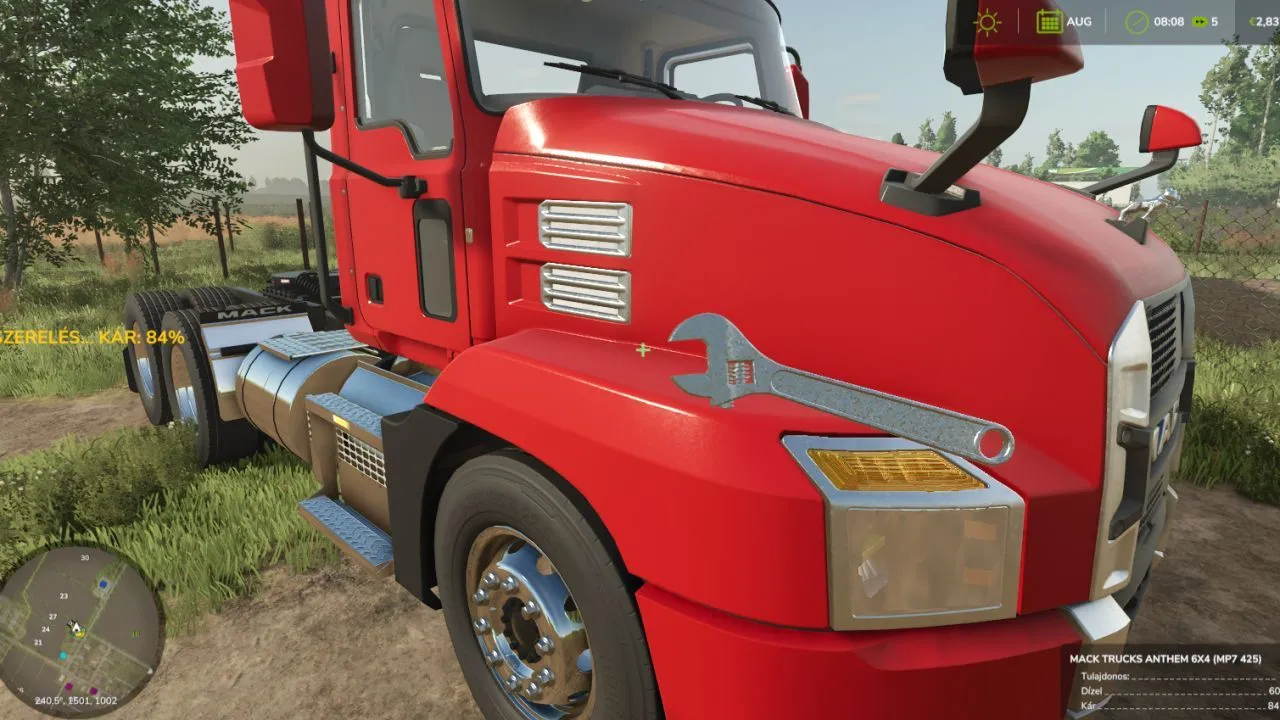1280x720 pixels.
Task: Click the clock icon beside 08:08
Action: [x=1136, y=22]
